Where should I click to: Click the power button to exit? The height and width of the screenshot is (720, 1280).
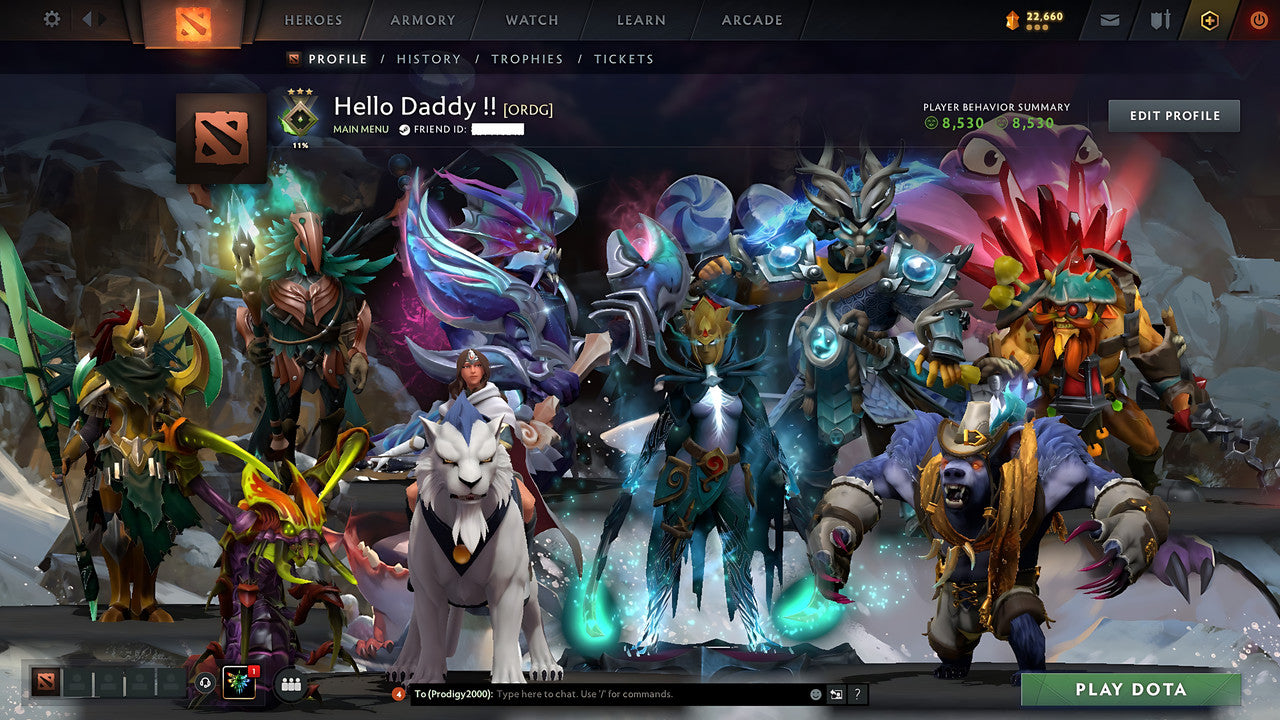[1257, 19]
